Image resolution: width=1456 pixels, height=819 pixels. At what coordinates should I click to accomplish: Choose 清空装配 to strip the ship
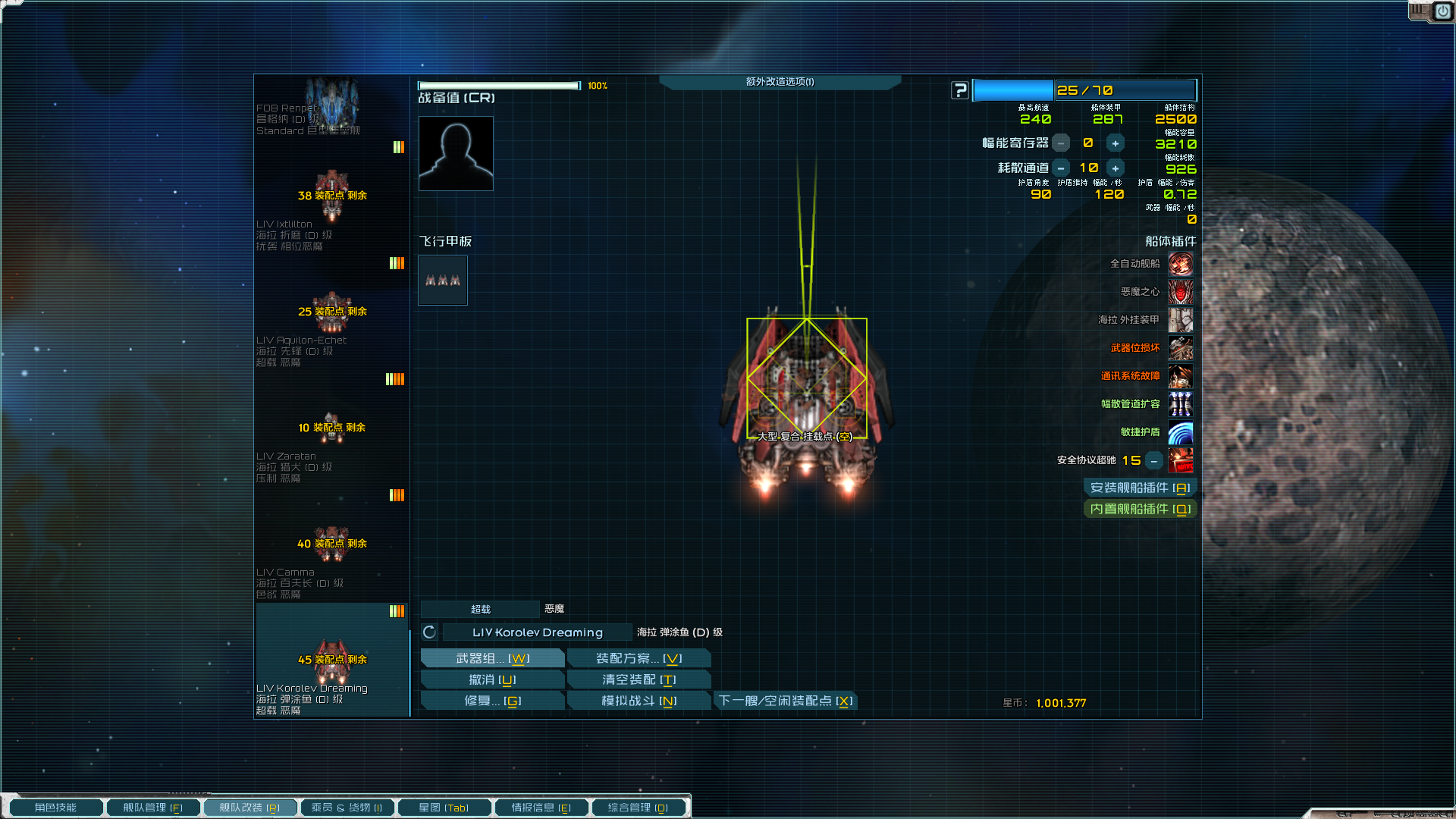639,679
